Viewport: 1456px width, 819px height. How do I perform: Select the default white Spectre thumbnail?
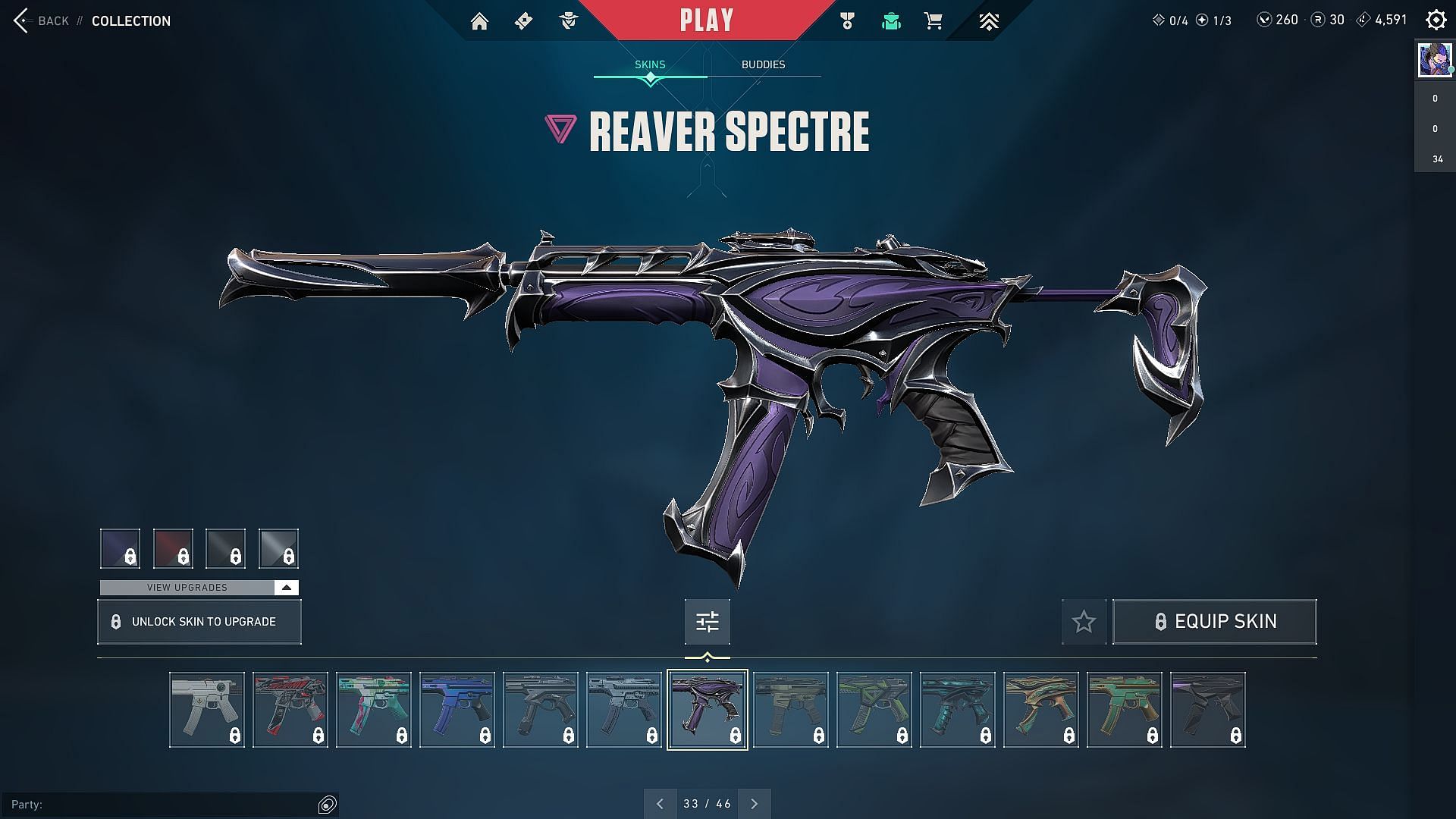[x=207, y=709]
